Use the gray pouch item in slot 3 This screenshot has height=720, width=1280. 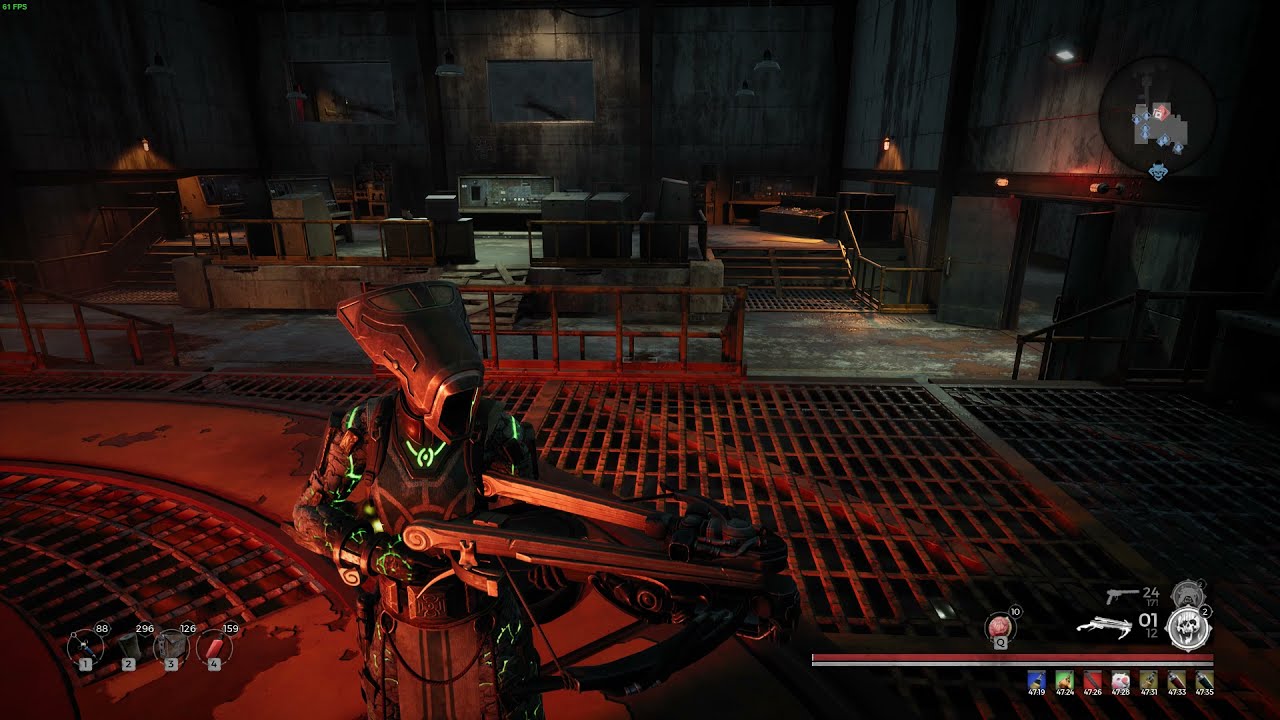tap(171, 647)
